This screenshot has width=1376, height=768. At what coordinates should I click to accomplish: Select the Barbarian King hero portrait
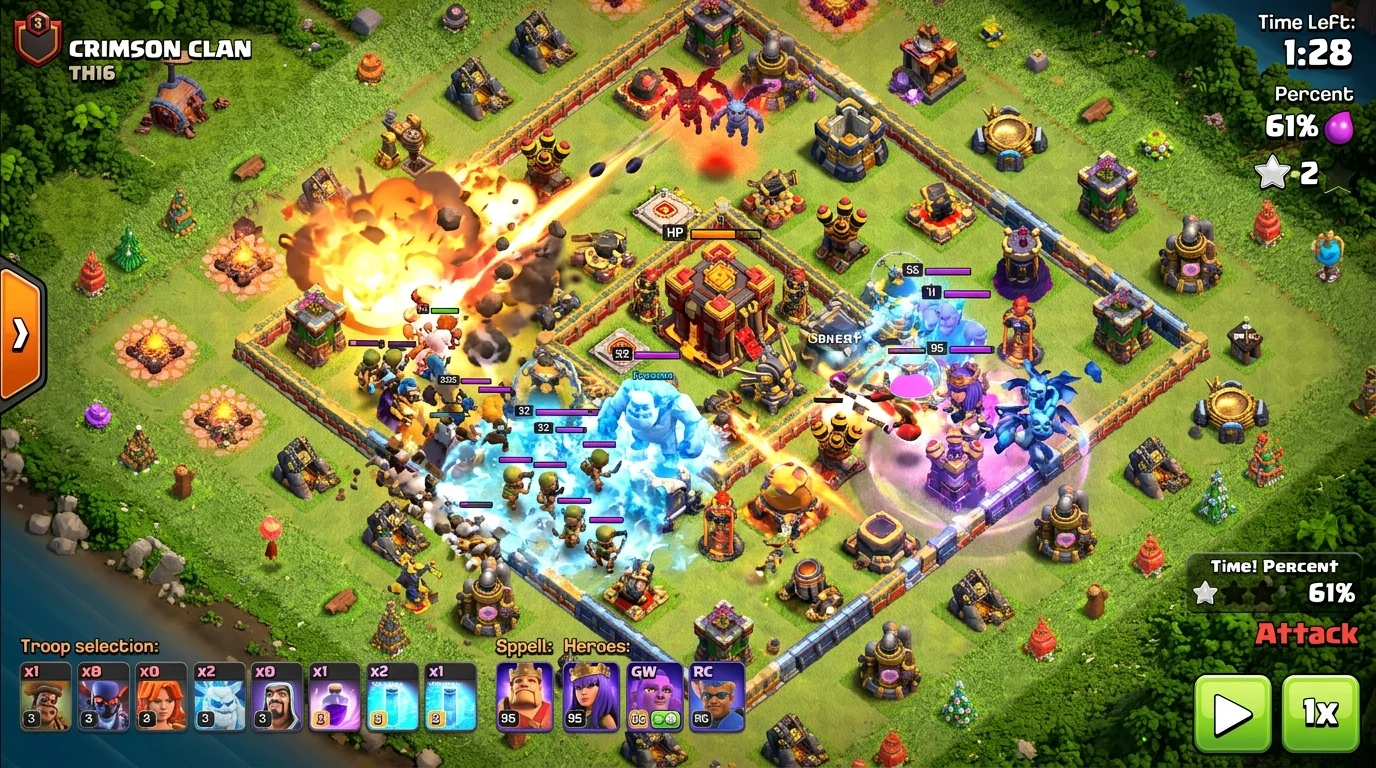coord(524,698)
